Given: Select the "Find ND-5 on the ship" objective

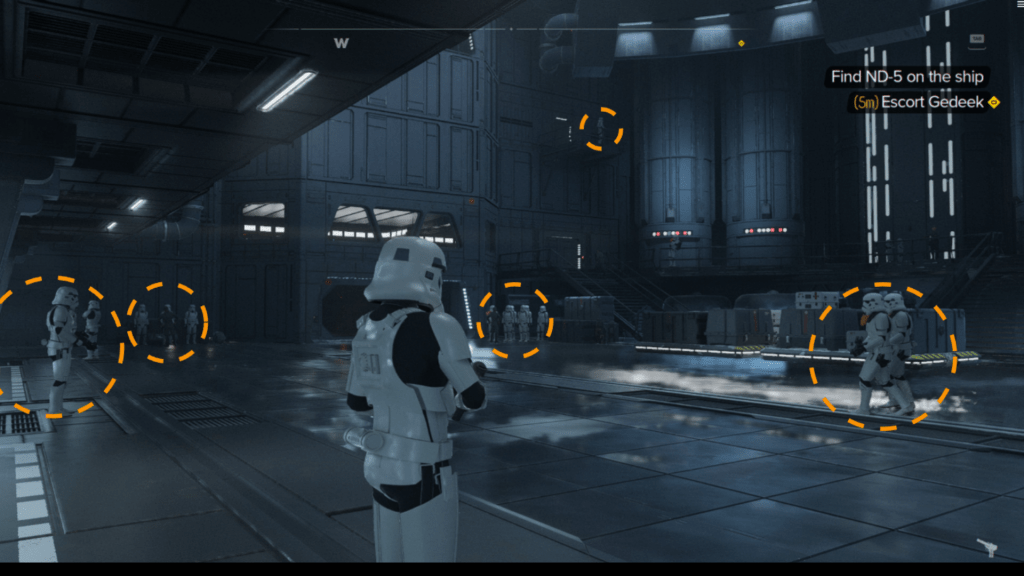Looking at the screenshot, I should [908, 77].
